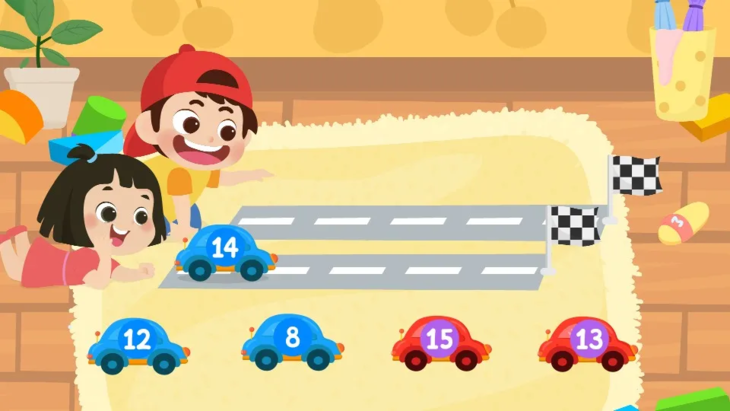Image resolution: width=730 pixels, height=411 pixels.
Task: Click the blue car numbered 14 on the track
Action: (226, 252)
